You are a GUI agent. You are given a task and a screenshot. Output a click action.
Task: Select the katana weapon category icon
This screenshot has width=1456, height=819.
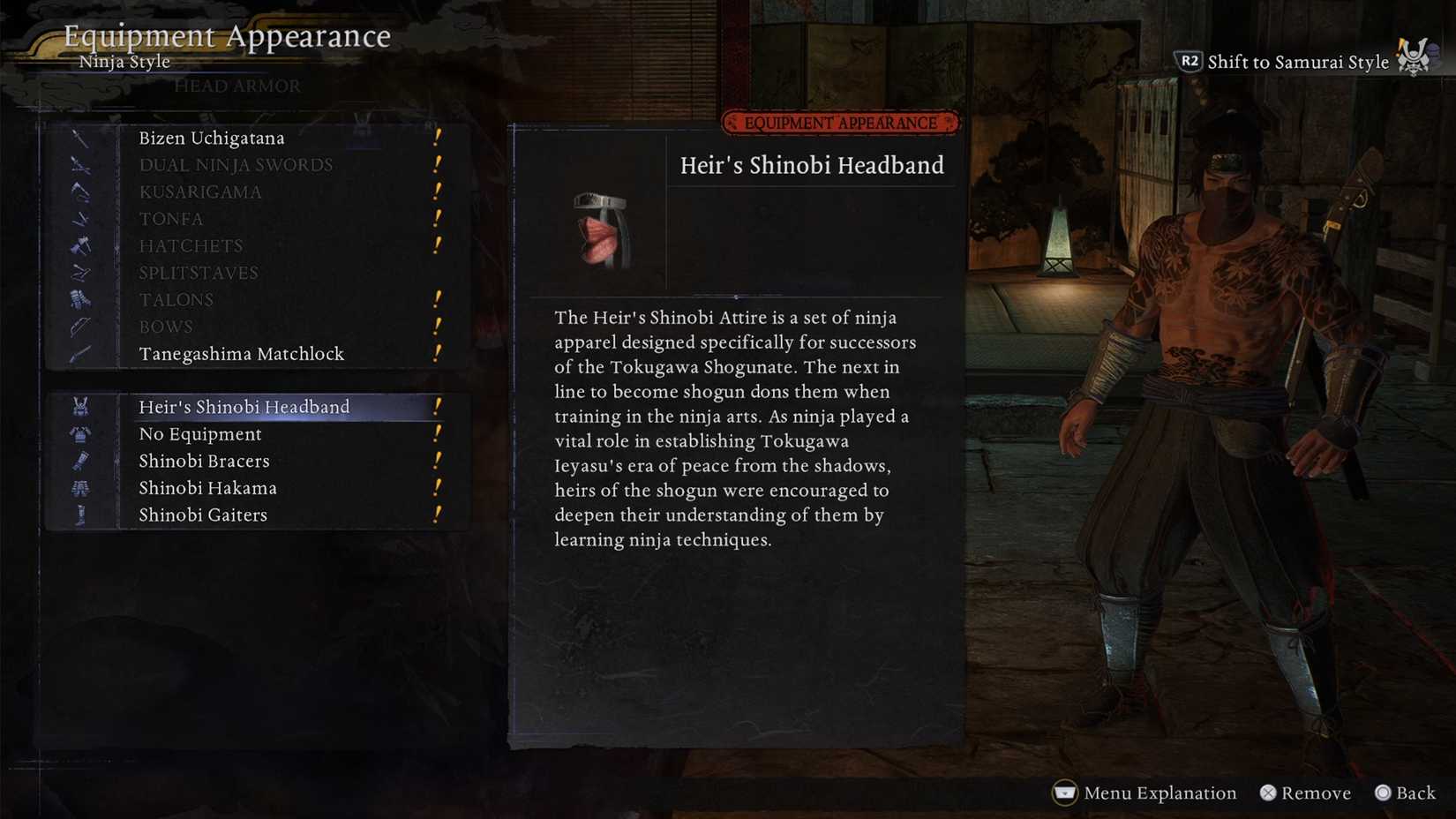pos(79,138)
